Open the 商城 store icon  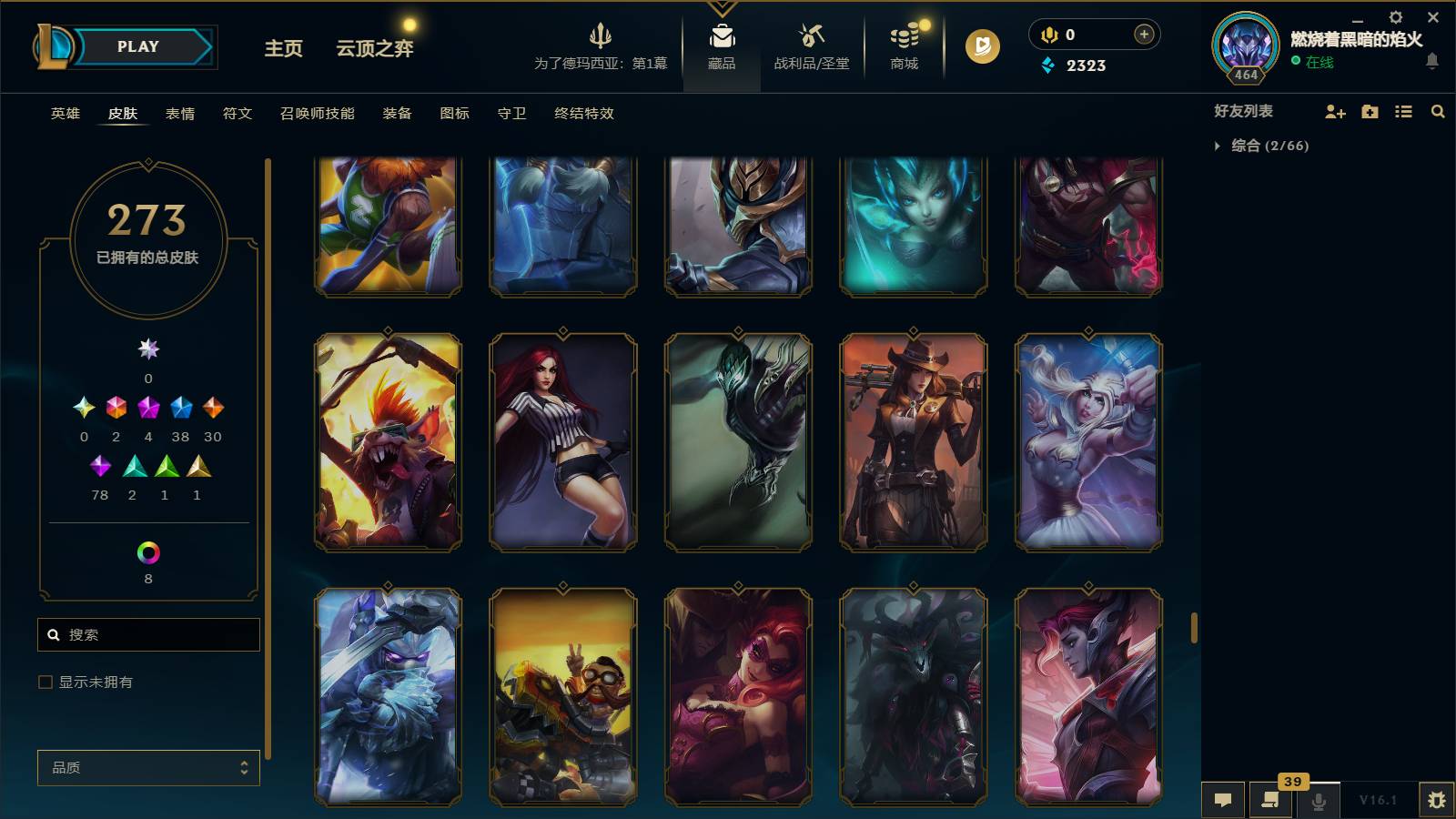coord(902,41)
